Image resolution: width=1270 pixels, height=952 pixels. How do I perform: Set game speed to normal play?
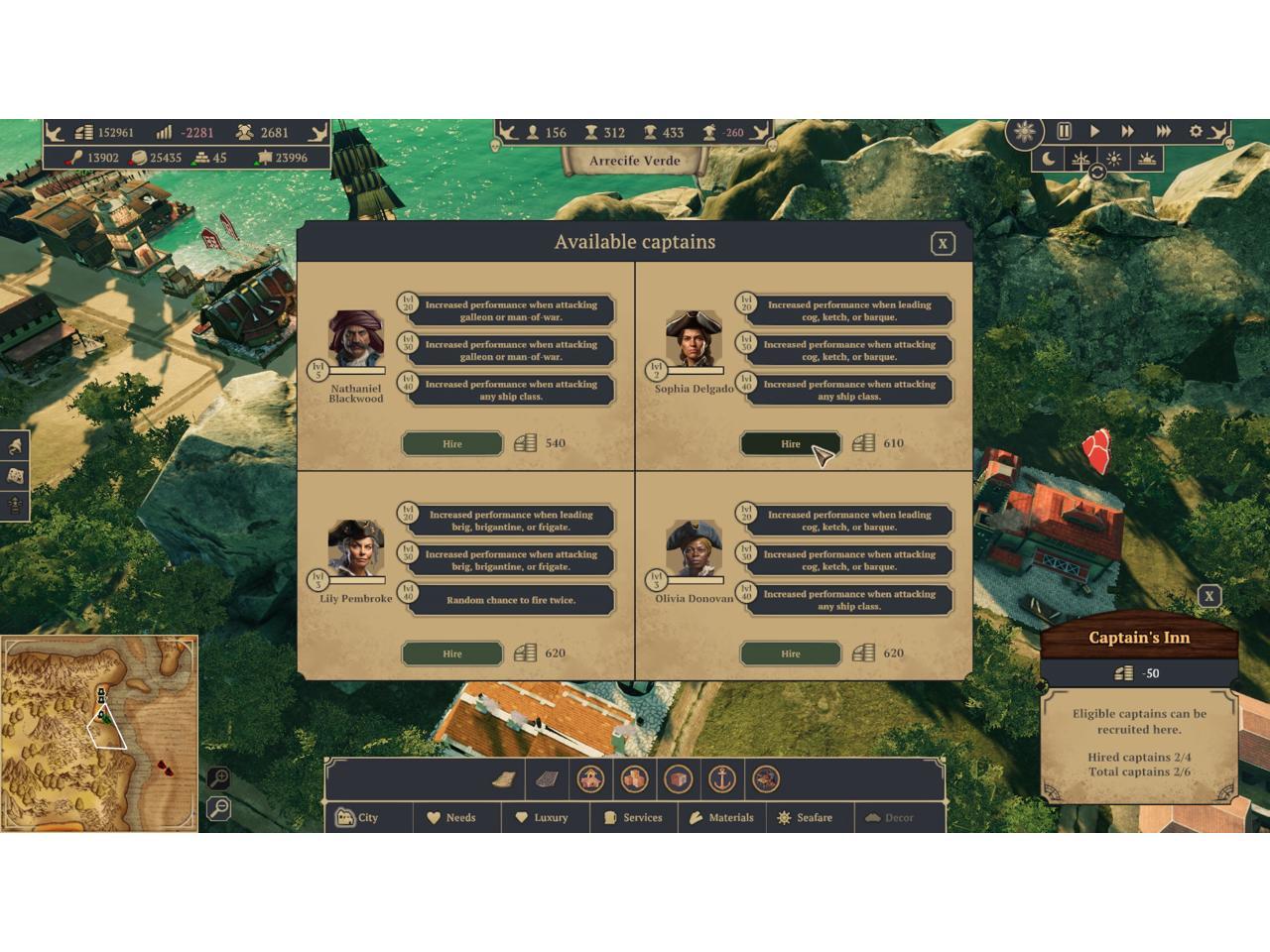tap(1094, 131)
